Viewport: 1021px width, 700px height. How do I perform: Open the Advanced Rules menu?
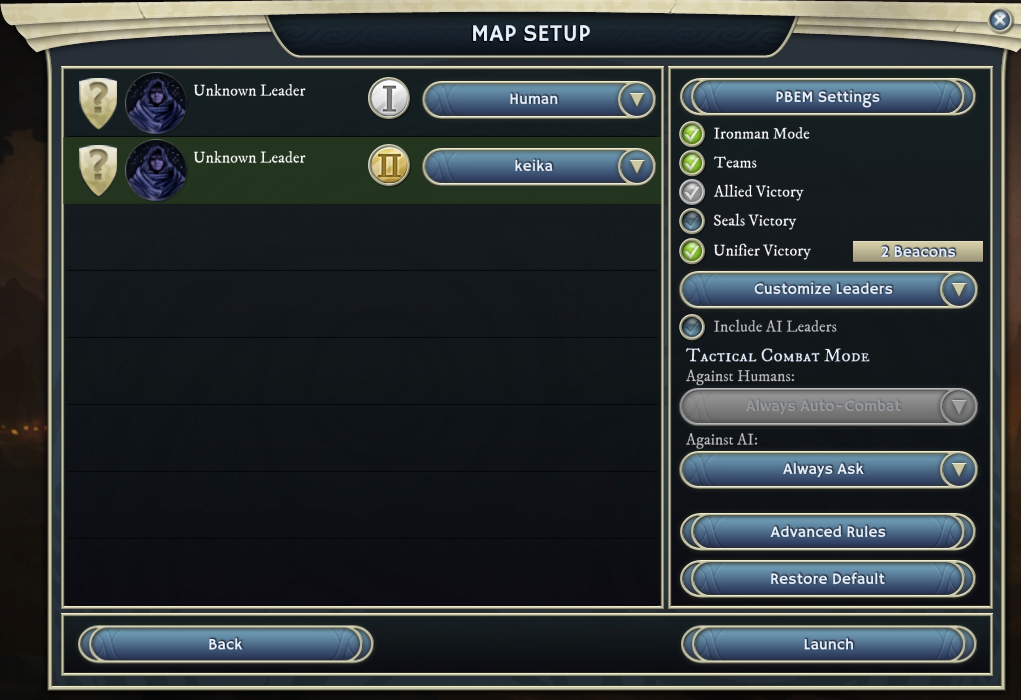pyautogui.click(x=827, y=532)
